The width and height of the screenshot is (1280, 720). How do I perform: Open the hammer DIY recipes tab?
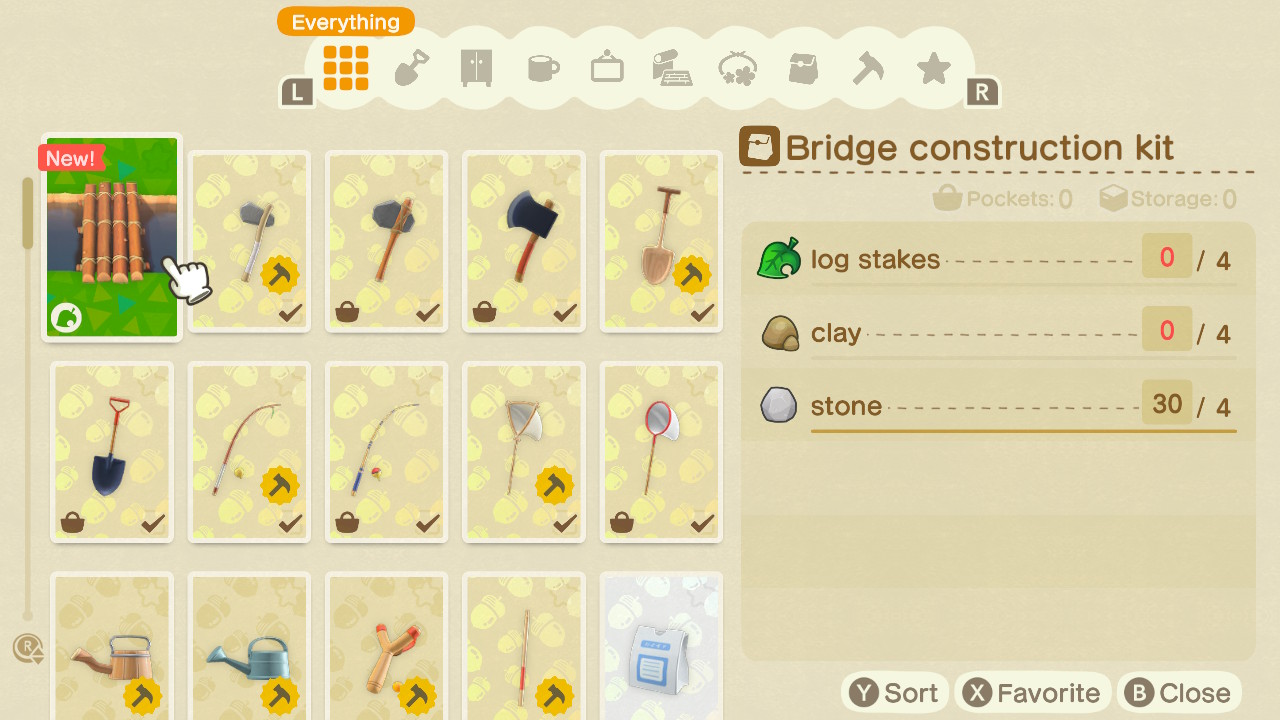868,68
